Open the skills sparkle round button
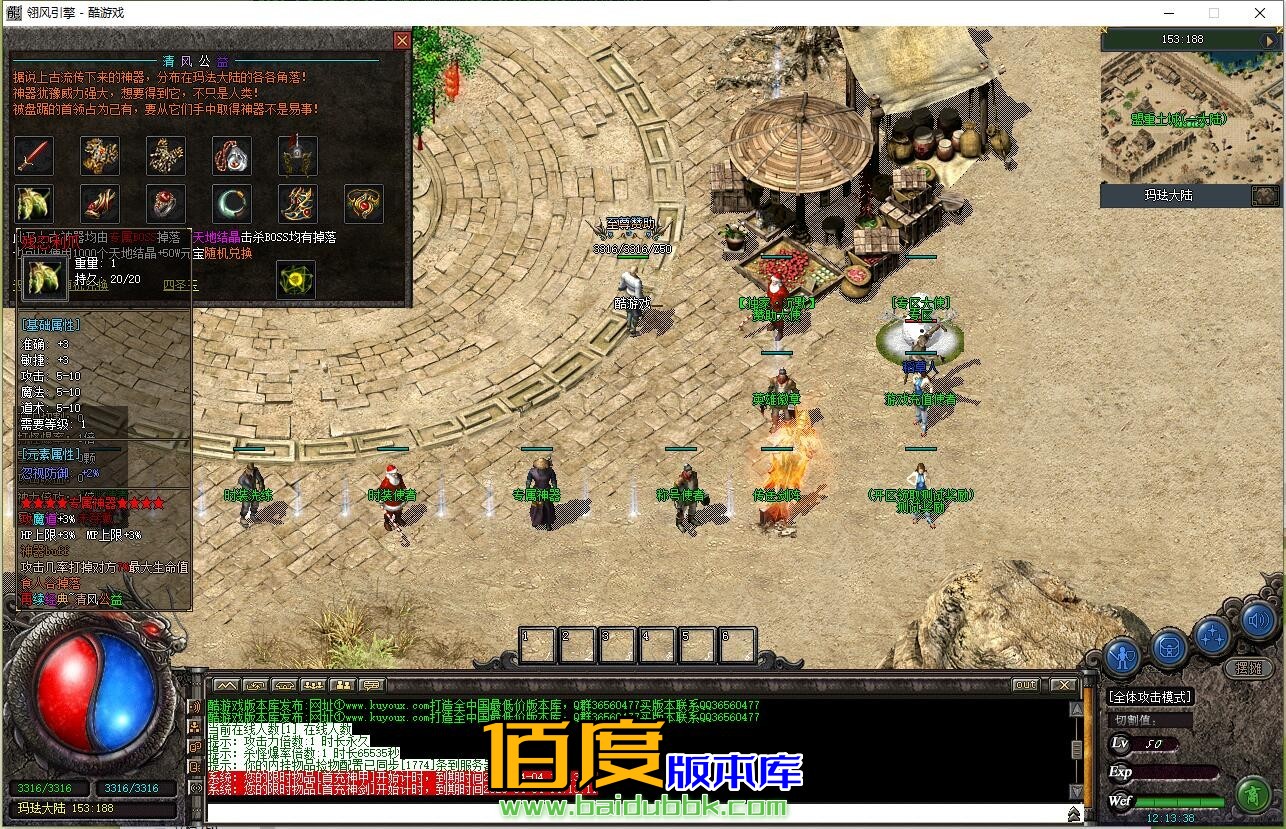 pyautogui.click(x=1213, y=636)
